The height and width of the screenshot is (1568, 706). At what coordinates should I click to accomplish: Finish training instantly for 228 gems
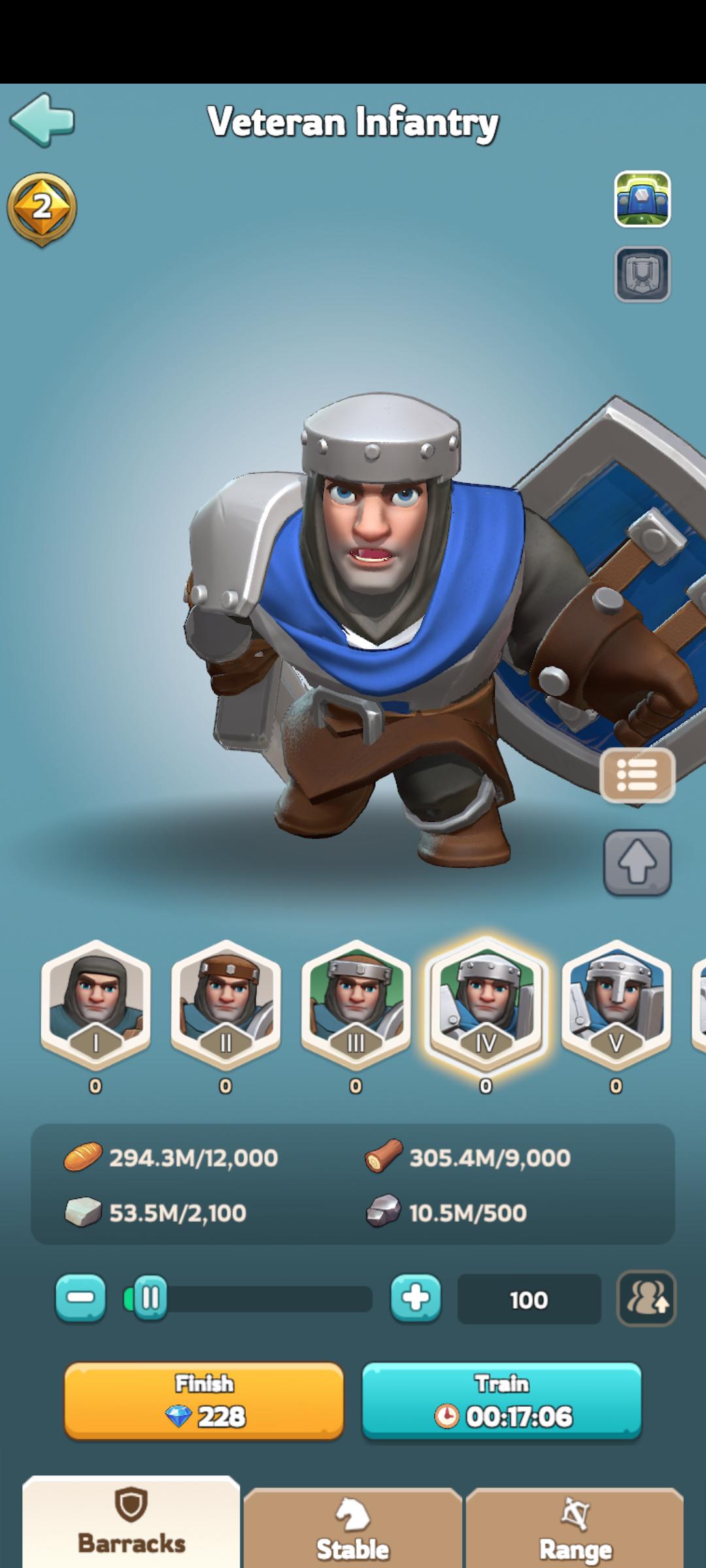(204, 1401)
